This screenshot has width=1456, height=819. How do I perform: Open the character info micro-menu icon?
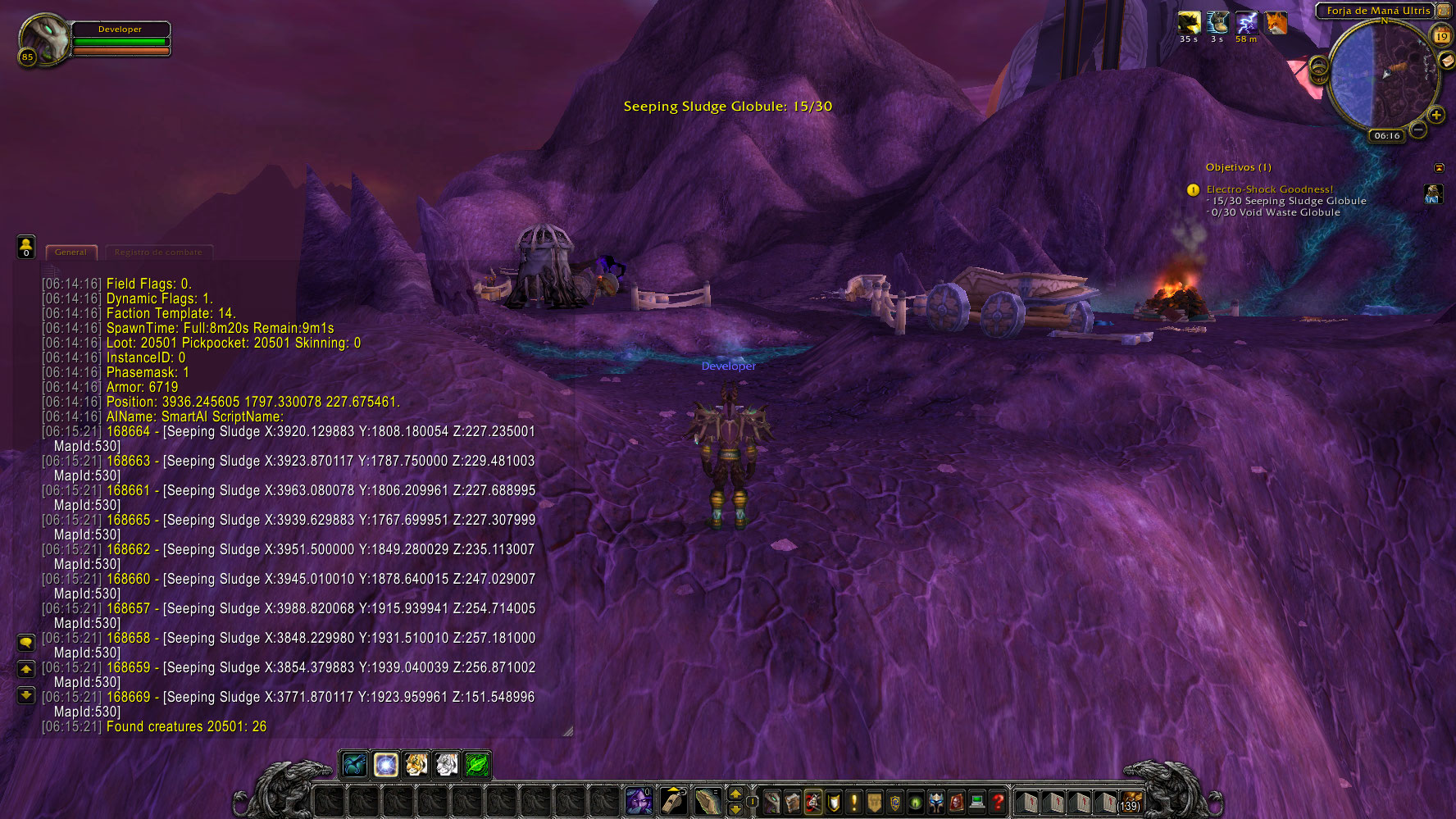click(771, 802)
